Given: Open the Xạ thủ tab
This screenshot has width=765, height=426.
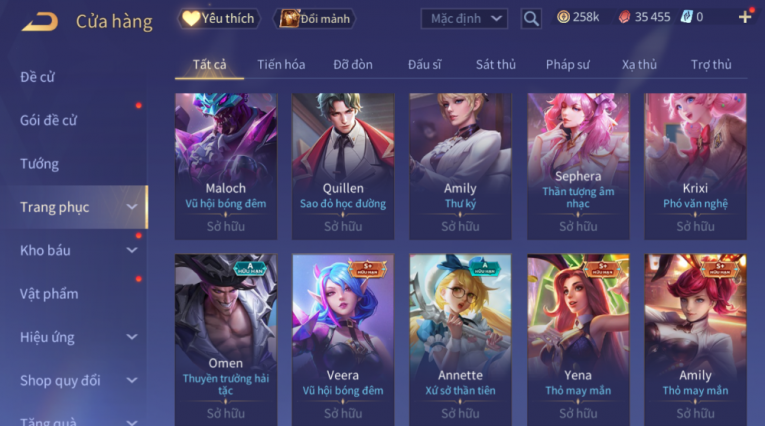Looking at the screenshot, I should pos(639,64).
